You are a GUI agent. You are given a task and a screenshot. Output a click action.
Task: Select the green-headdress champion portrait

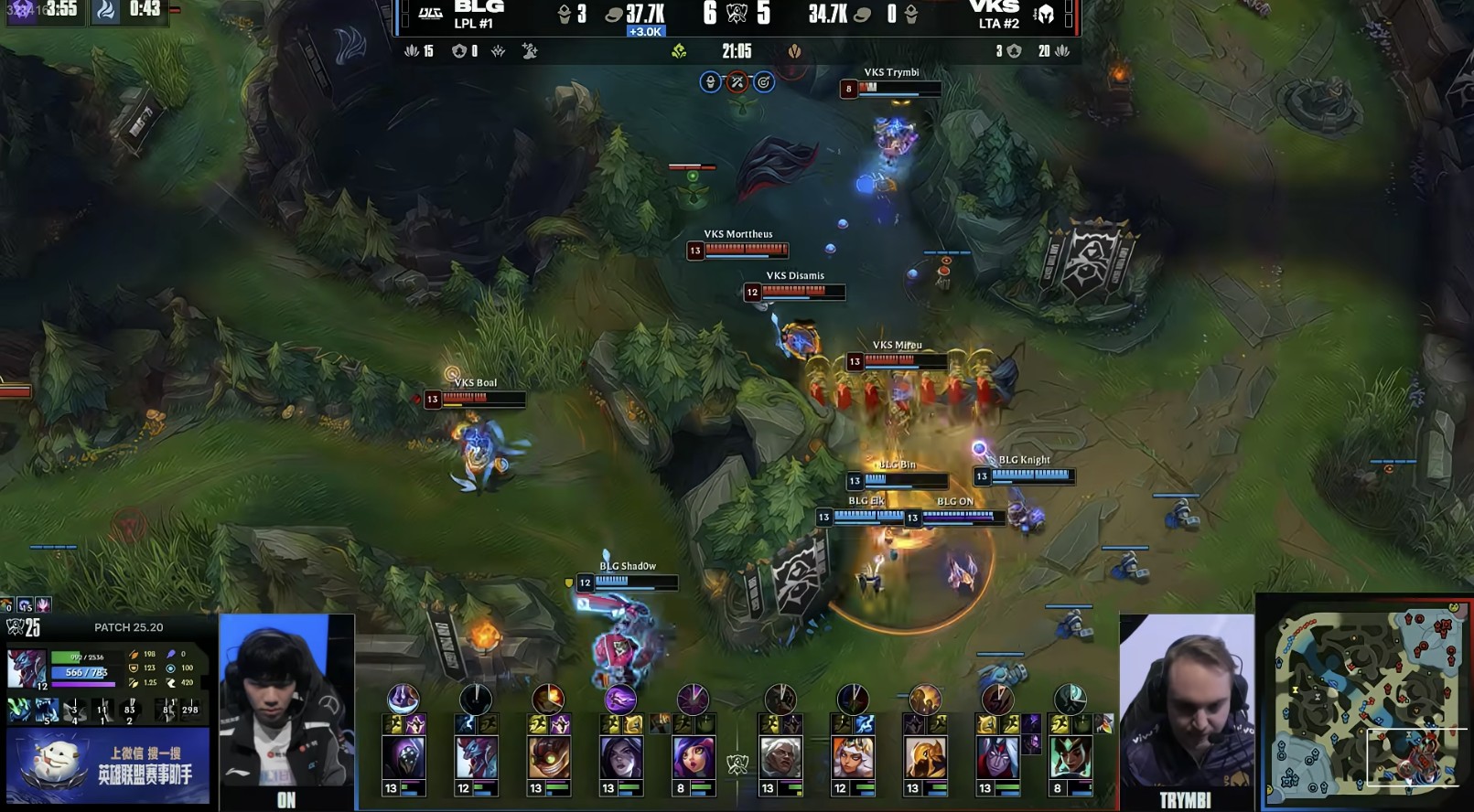pos(1070,758)
